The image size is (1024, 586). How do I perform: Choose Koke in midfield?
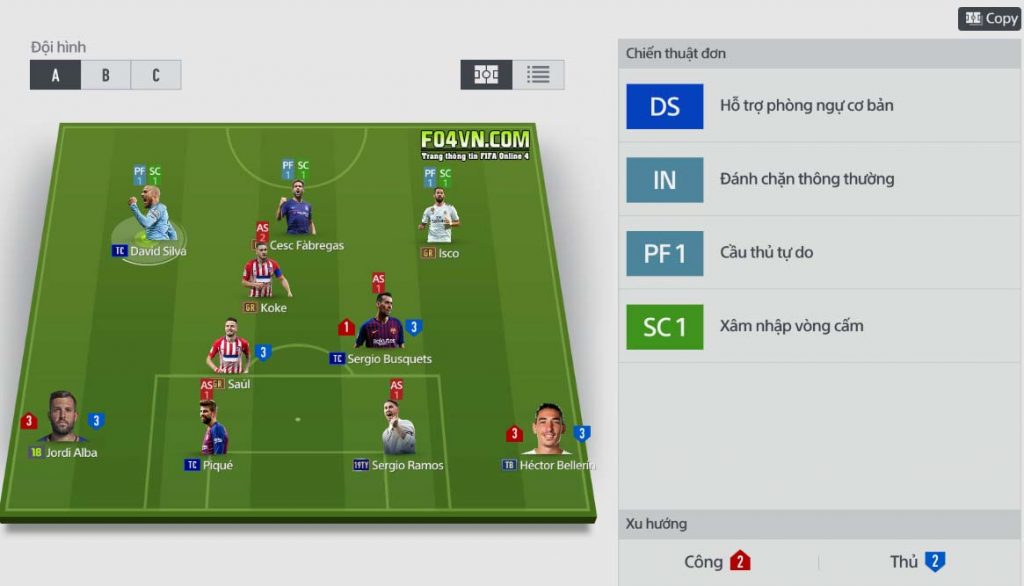(x=263, y=278)
